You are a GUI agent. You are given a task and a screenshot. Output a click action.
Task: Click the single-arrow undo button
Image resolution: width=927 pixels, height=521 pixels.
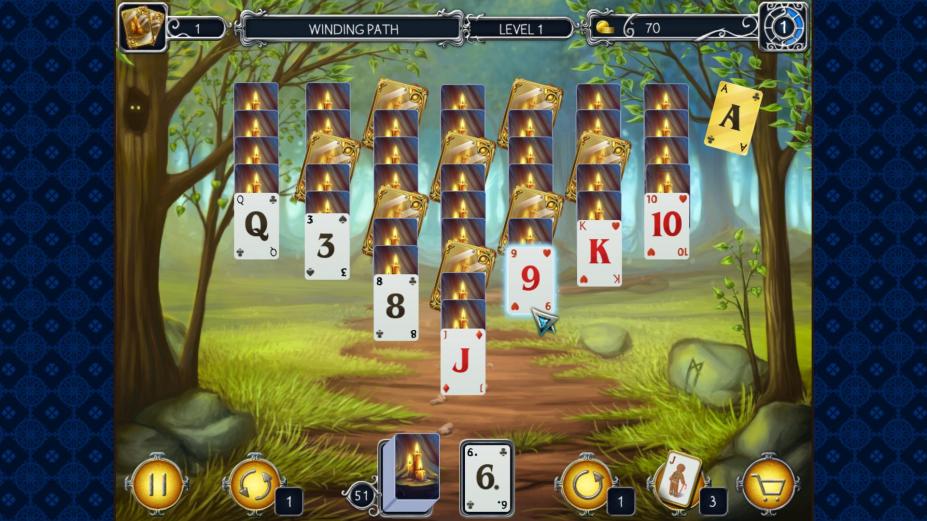(x=587, y=484)
